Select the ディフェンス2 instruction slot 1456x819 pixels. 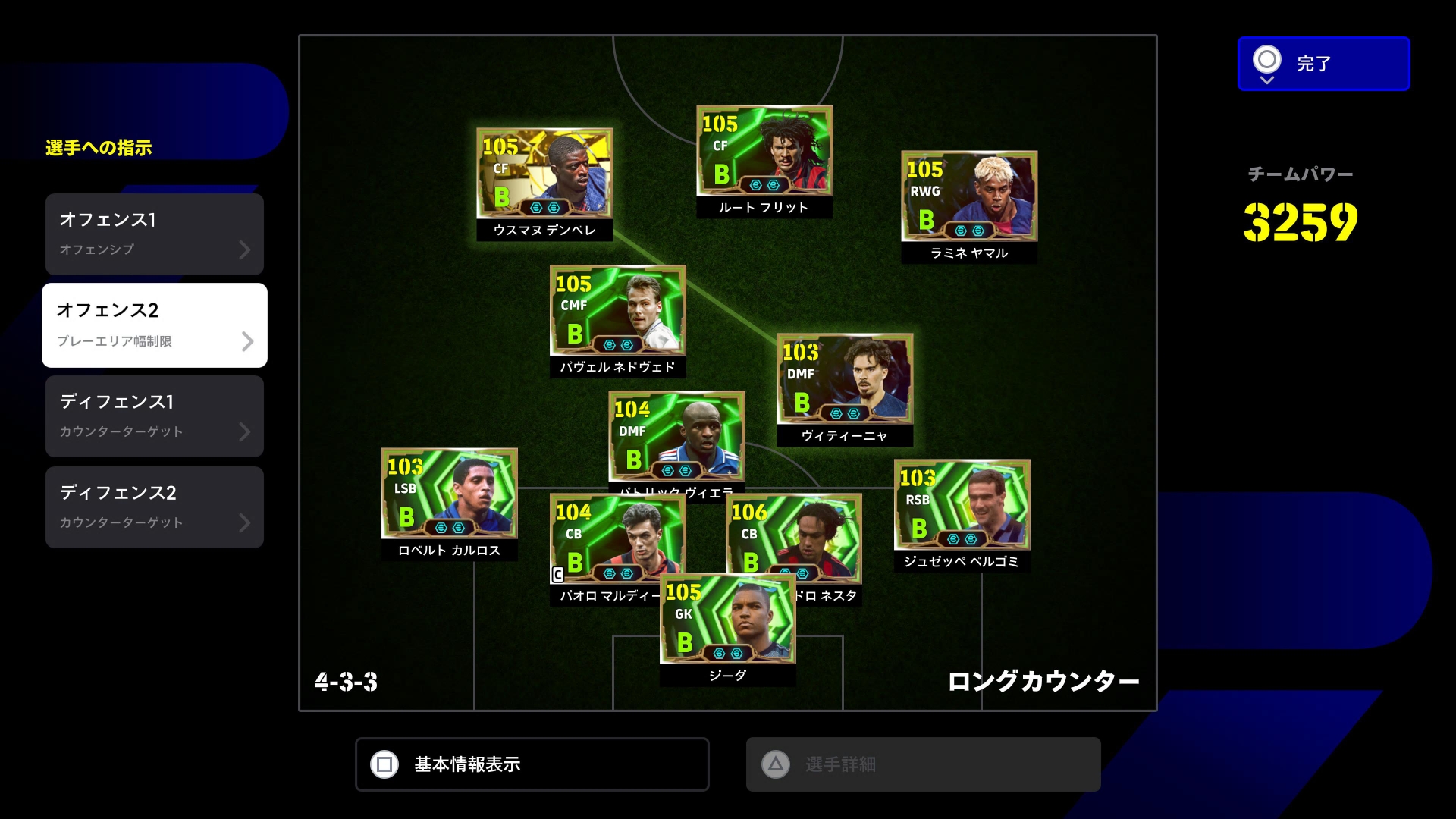point(155,507)
